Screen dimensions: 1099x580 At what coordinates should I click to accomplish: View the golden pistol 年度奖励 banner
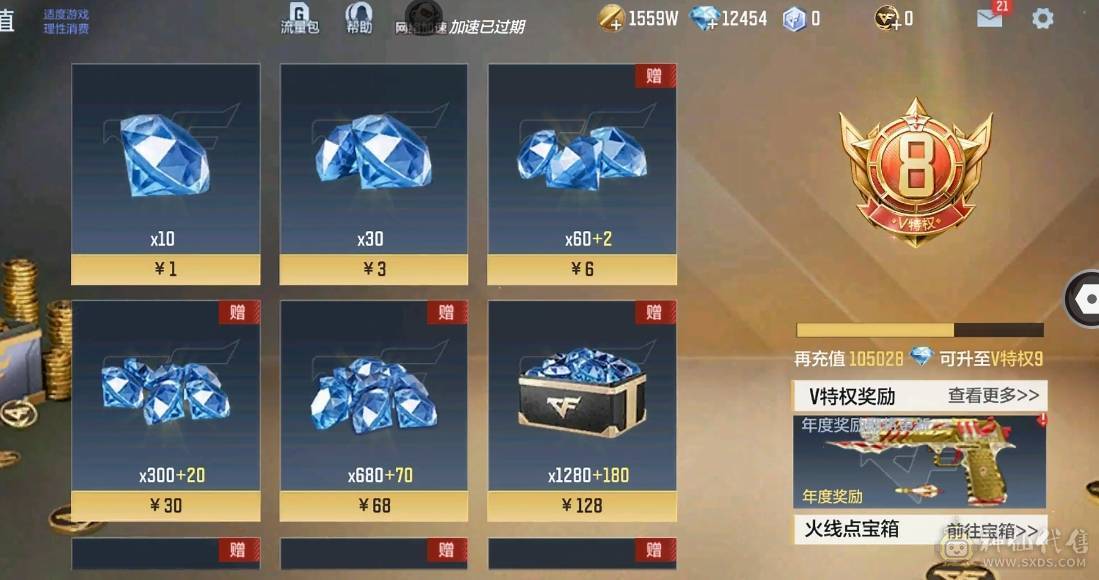click(920, 462)
